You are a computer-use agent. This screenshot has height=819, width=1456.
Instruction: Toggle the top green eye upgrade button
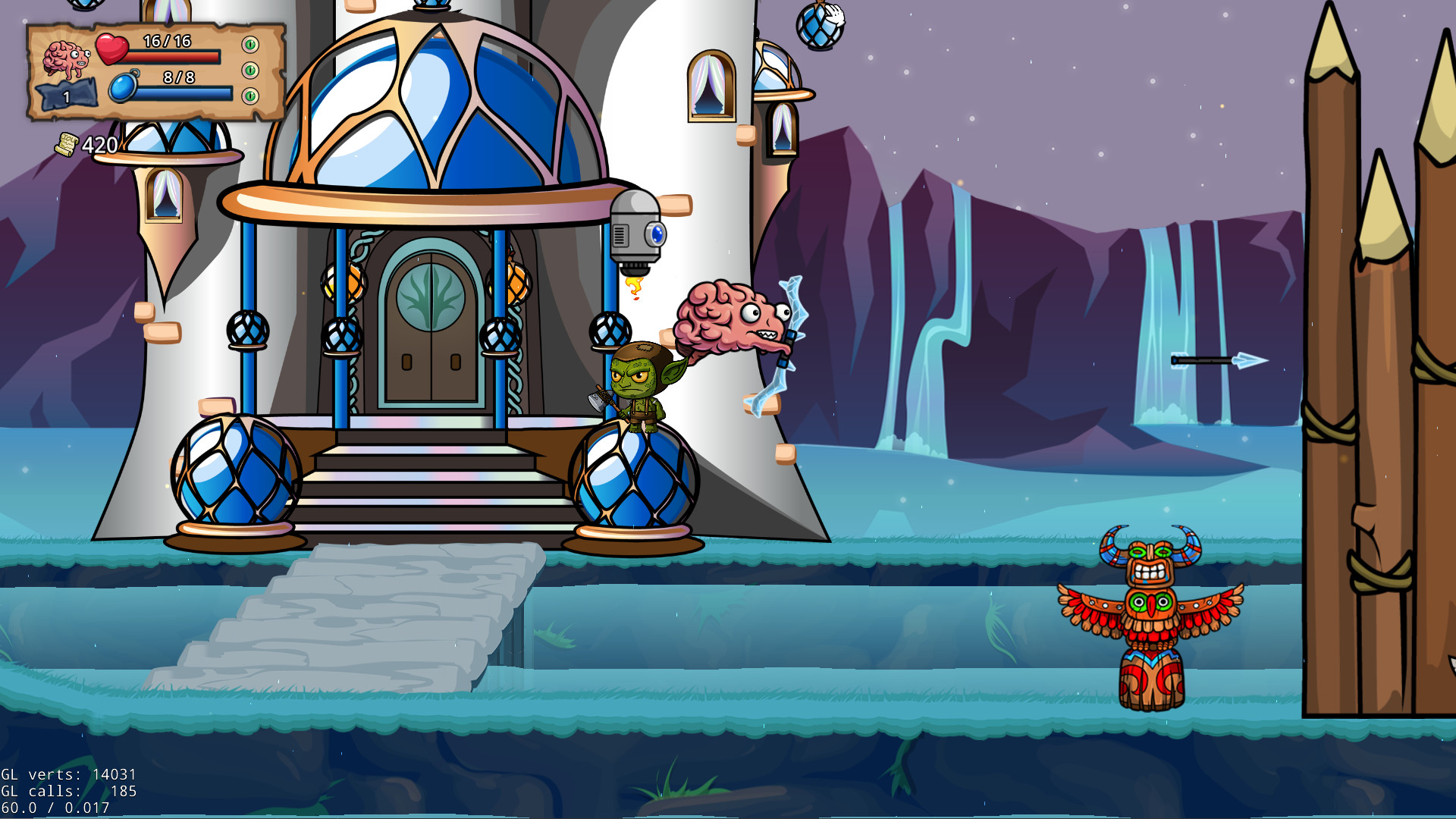(249, 44)
